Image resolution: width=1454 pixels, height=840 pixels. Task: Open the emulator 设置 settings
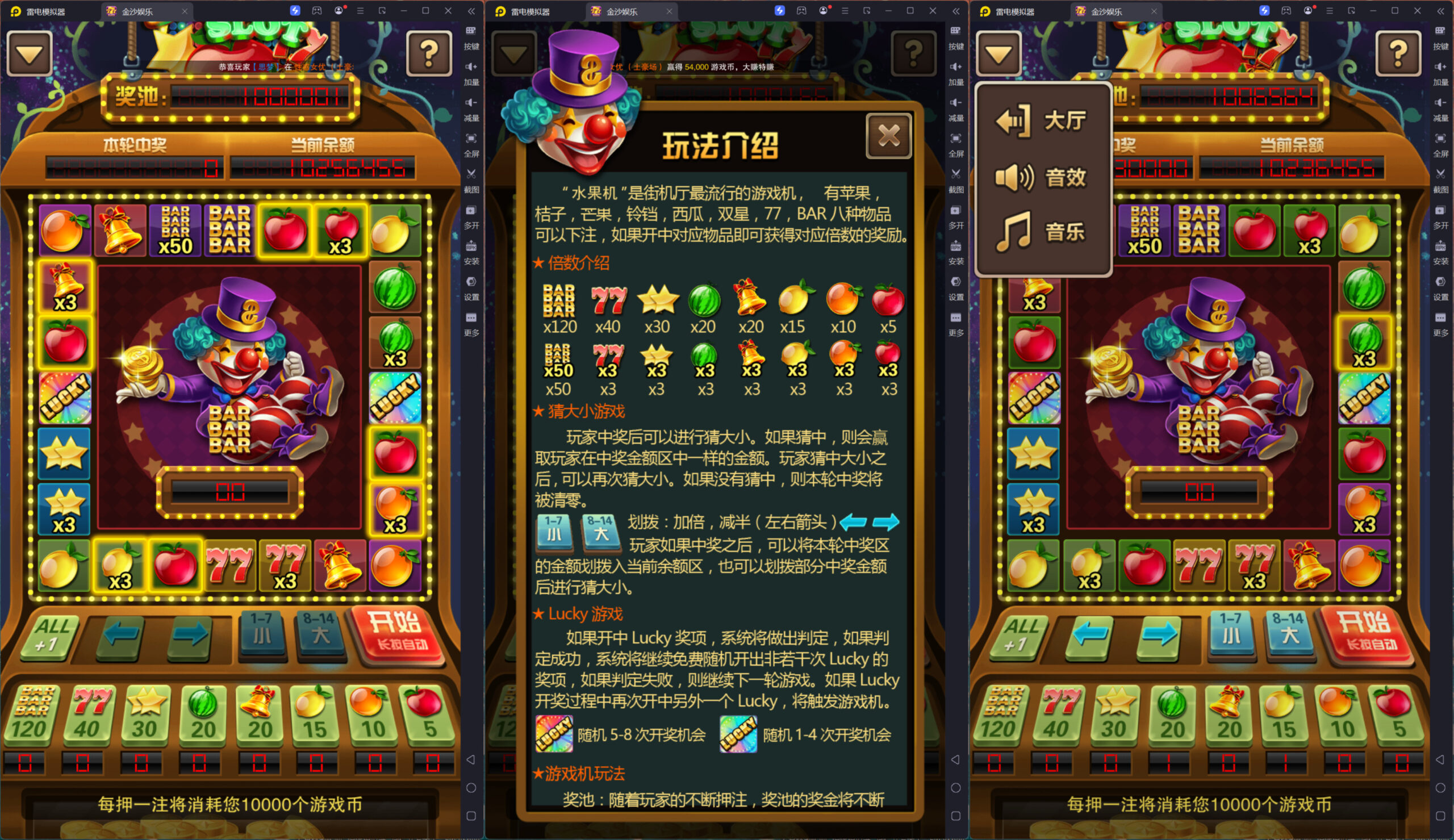coord(472,287)
